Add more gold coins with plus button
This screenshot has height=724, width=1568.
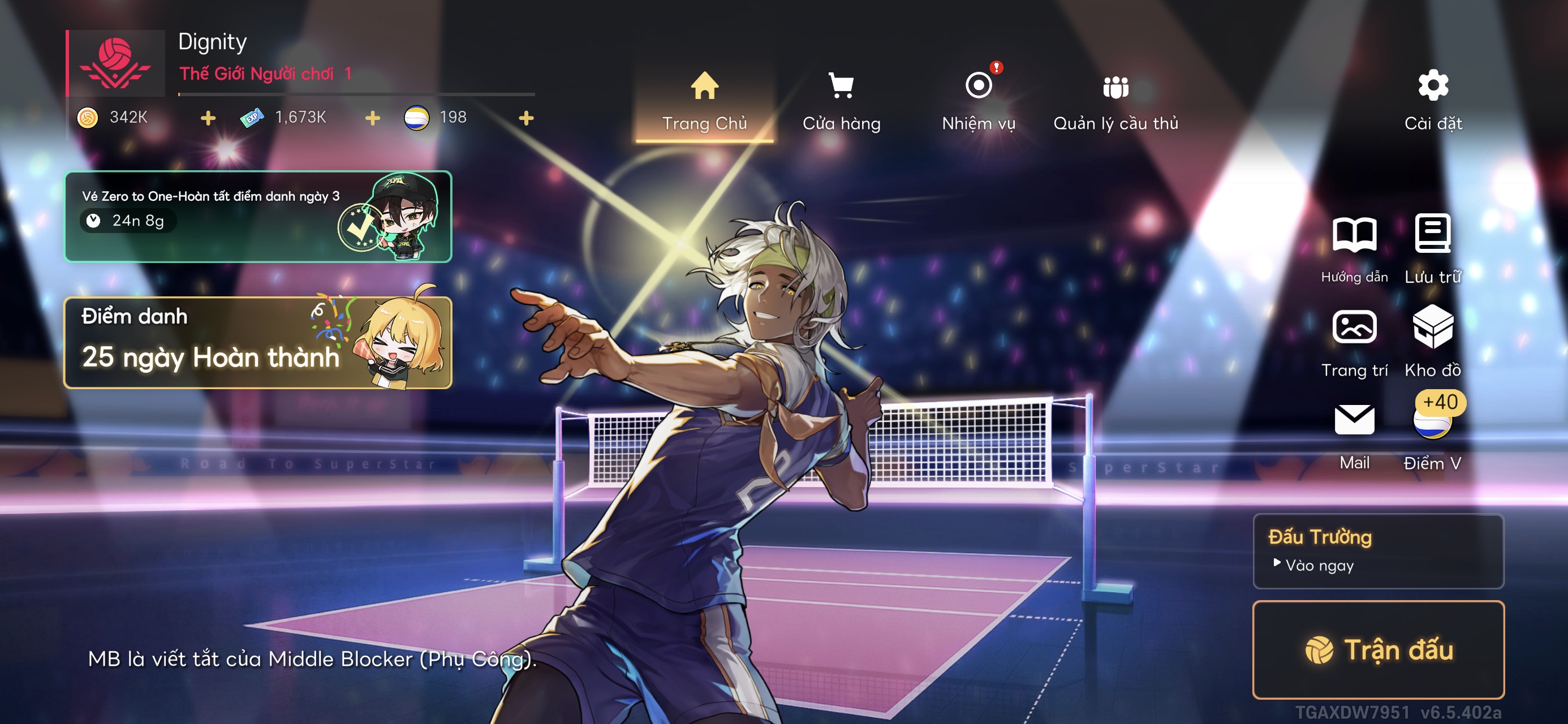[208, 118]
